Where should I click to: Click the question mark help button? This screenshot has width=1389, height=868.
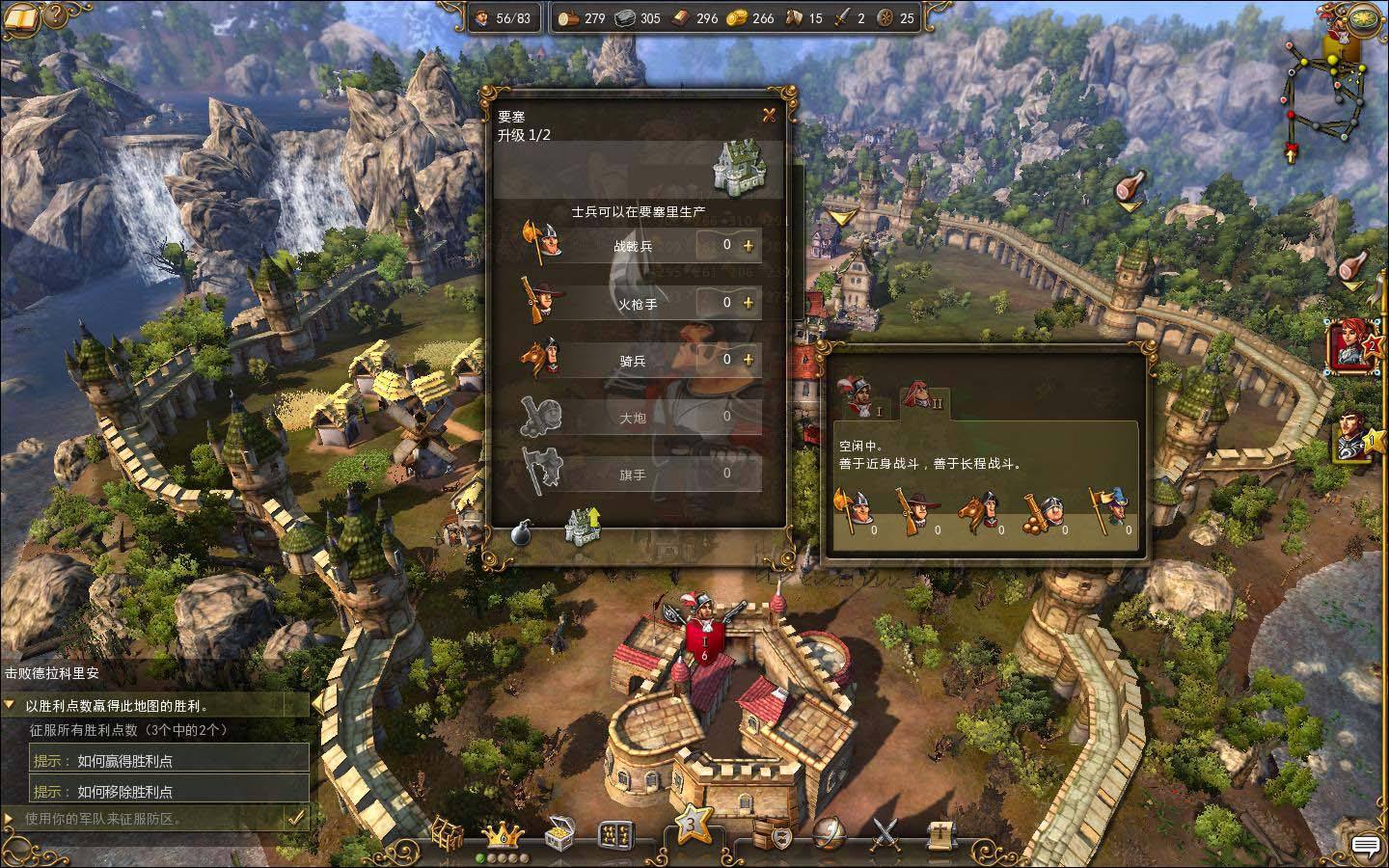[57, 16]
